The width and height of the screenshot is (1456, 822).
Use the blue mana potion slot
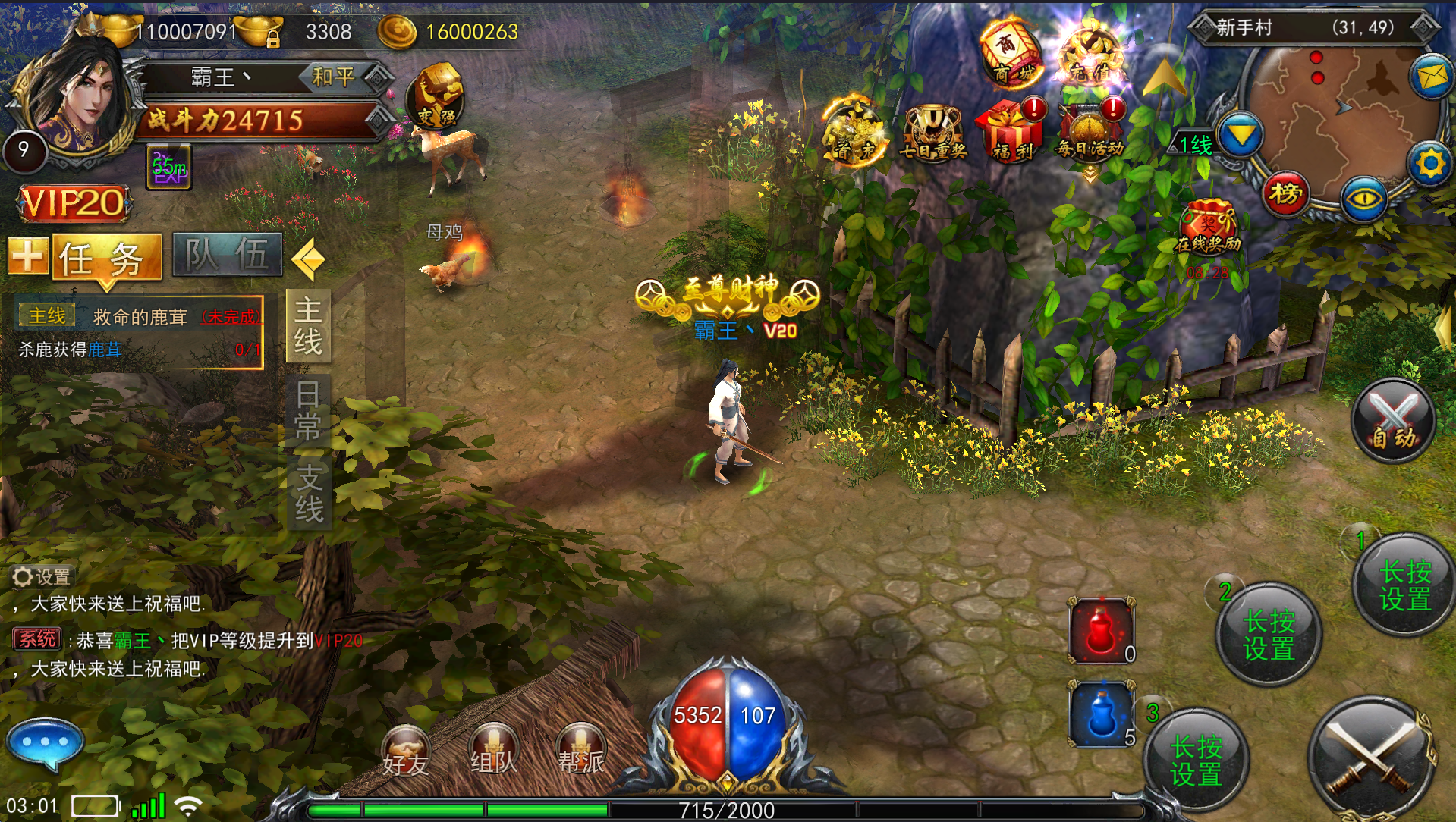tap(1101, 714)
